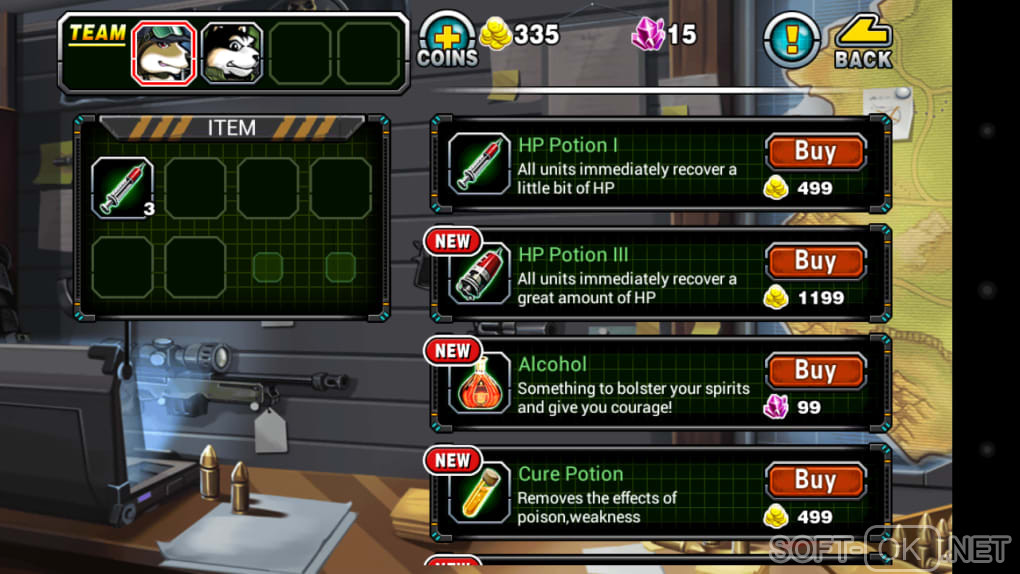Buy HP Potion I for 499 coins
The width and height of the screenshot is (1020, 574).
(815, 152)
